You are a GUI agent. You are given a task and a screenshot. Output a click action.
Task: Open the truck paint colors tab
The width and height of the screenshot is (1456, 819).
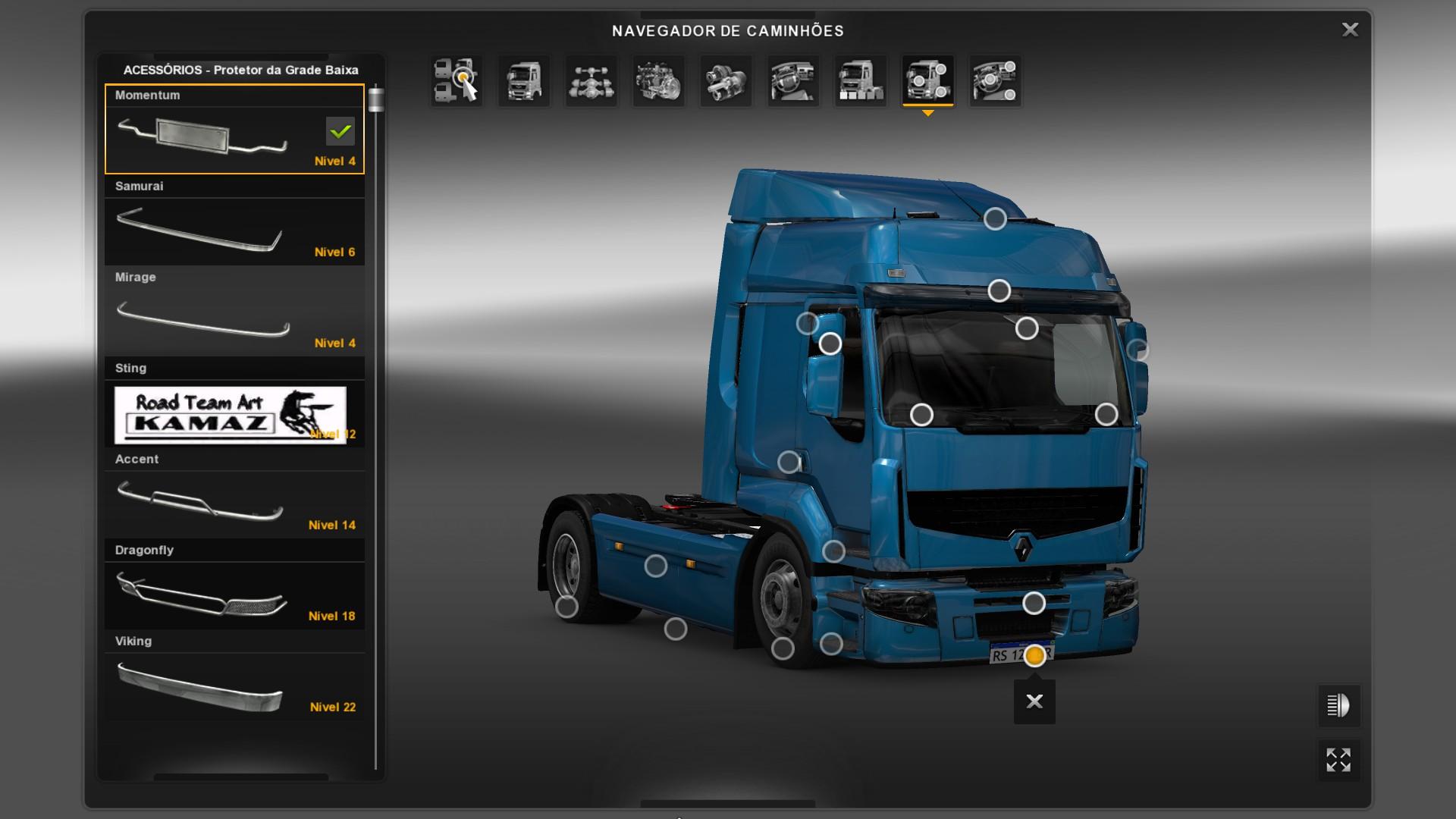point(861,80)
